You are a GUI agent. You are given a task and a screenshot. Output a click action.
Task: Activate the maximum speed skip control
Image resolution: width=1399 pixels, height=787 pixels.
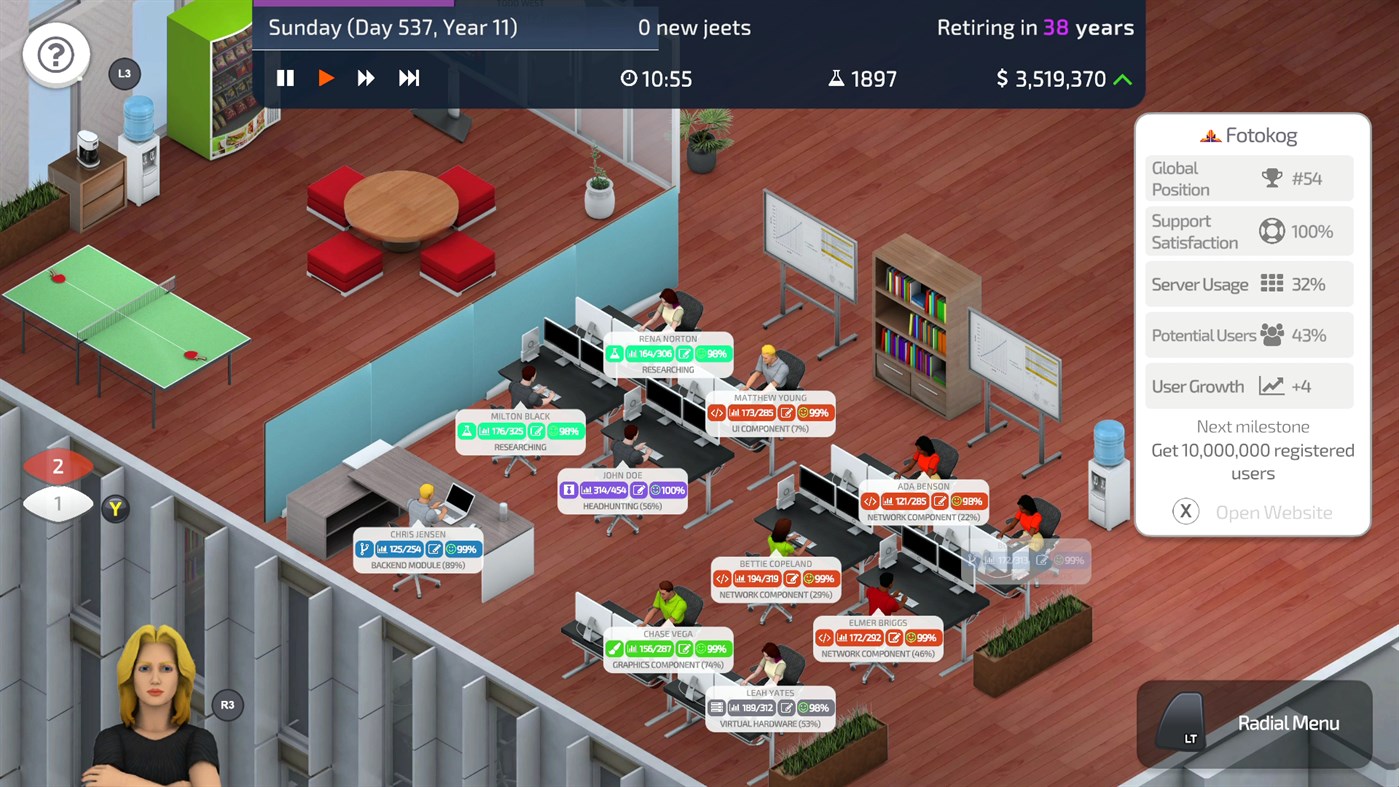[408, 77]
